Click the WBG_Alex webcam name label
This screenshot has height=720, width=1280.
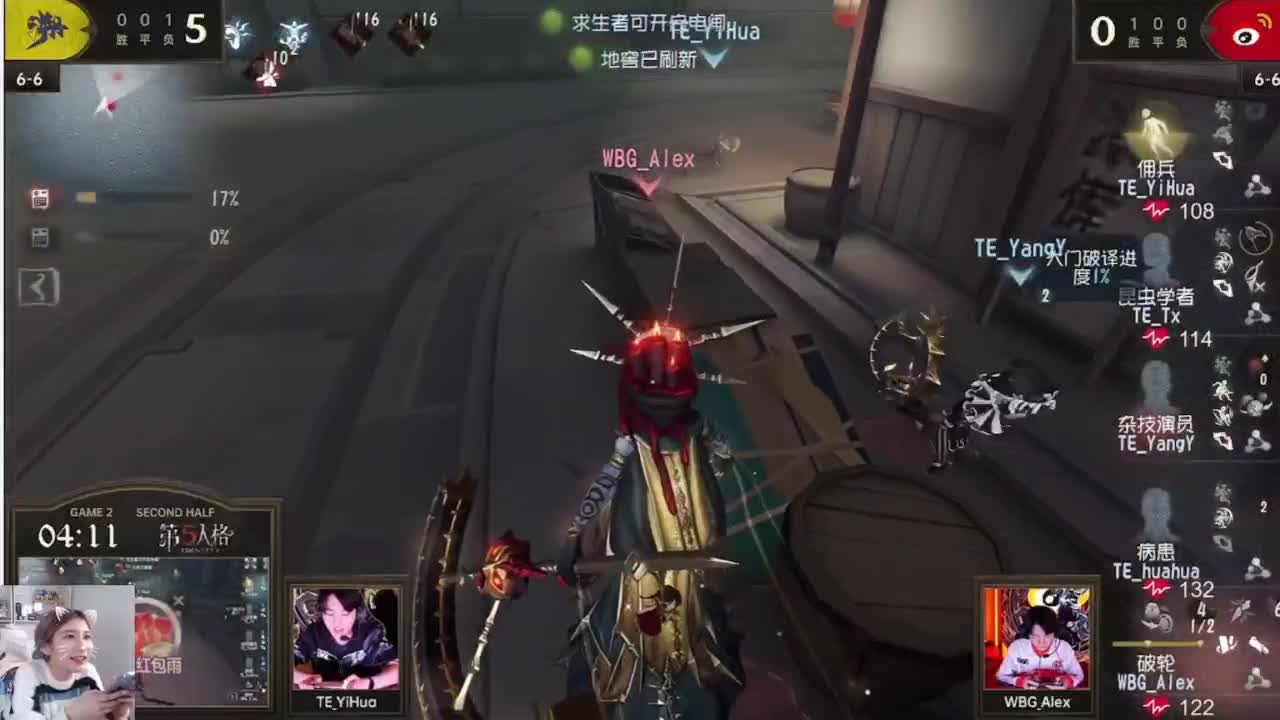[1037, 703]
